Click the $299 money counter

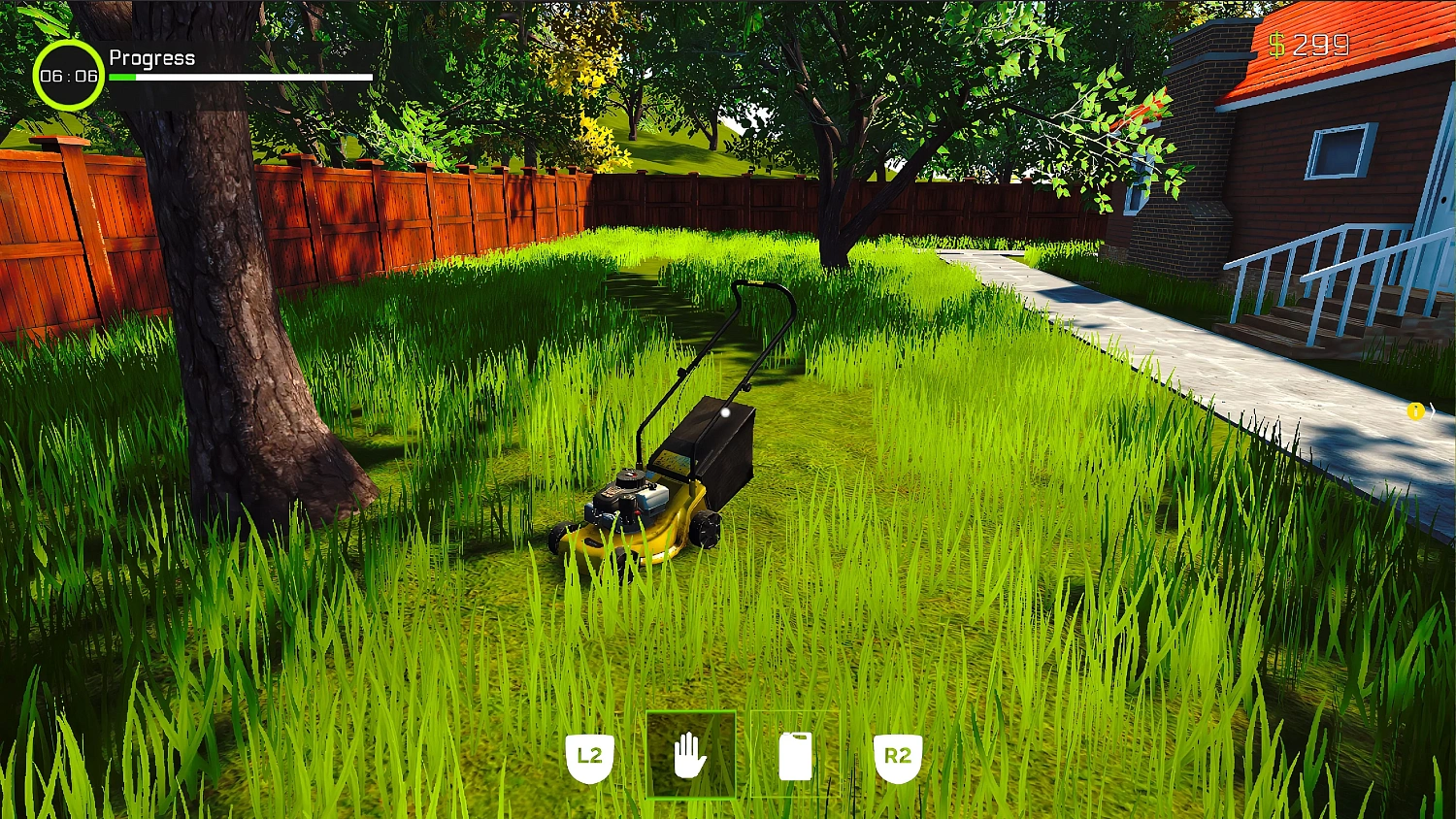(1310, 45)
